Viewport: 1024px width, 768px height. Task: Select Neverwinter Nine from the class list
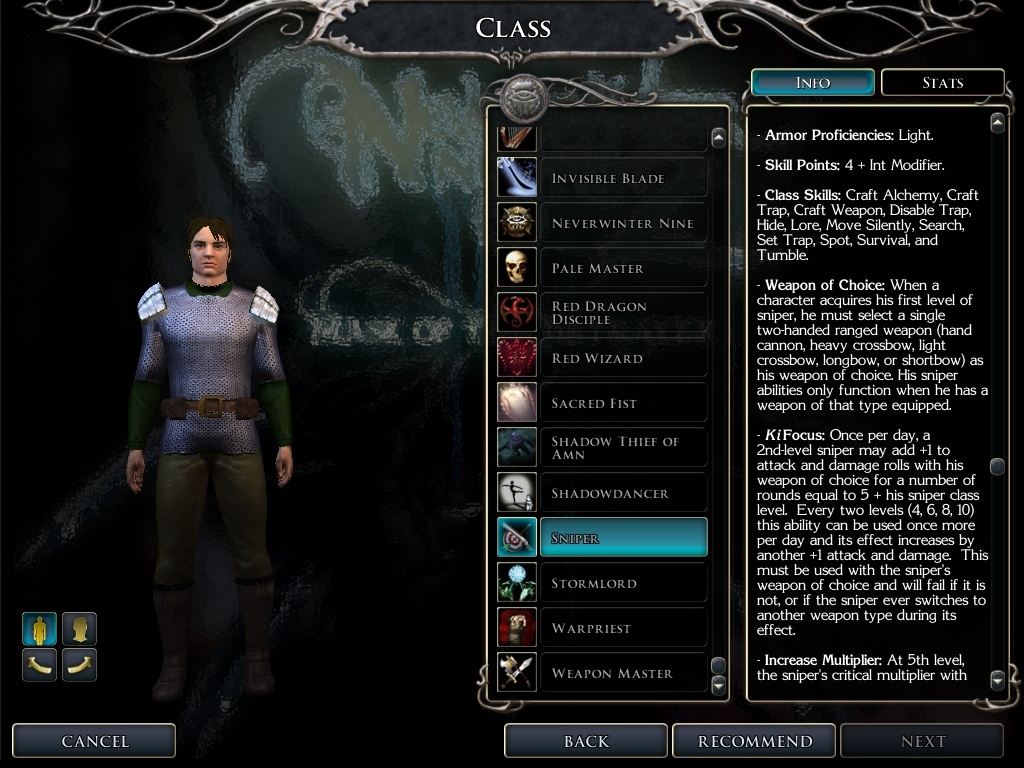(x=622, y=223)
